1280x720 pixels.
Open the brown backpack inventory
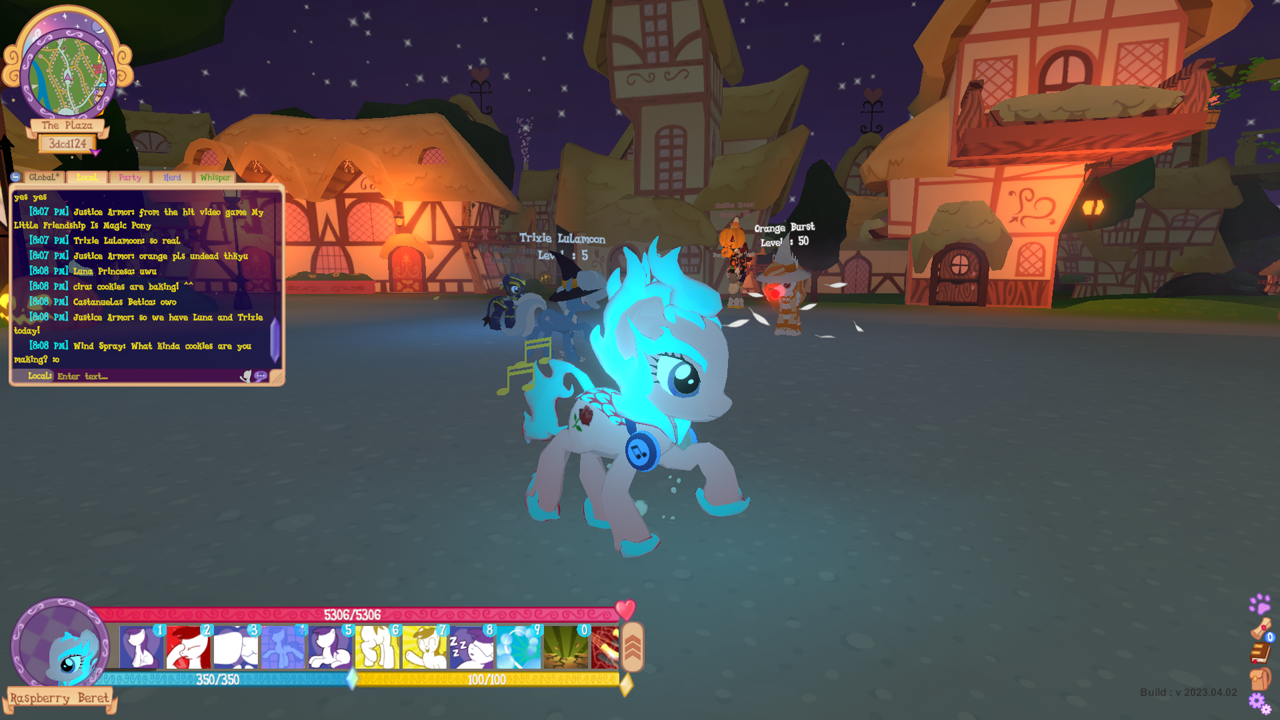pyautogui.click(x=1260, y=679)
